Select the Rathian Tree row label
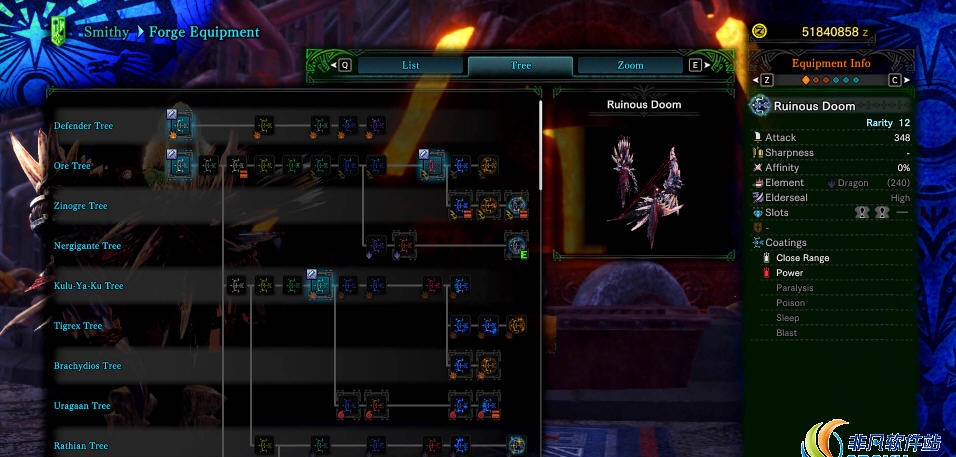956x457 pixels. click(81, 446)
